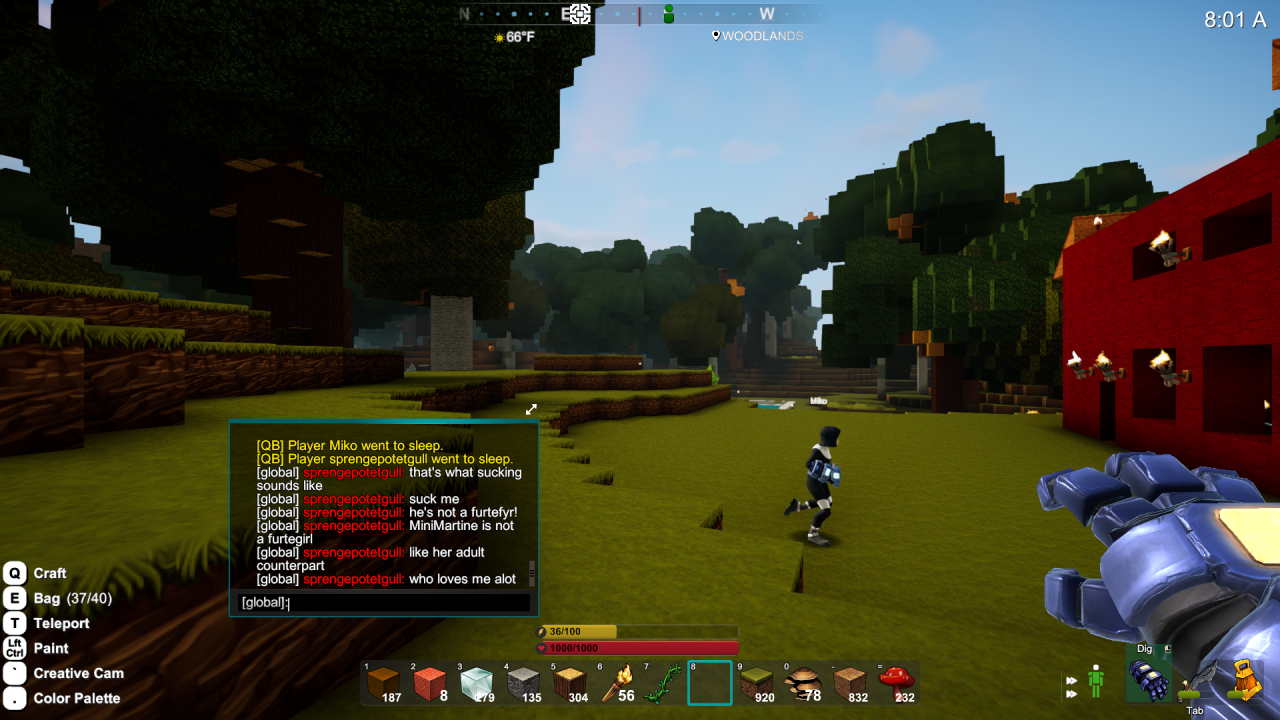Click the green character status icon
The height and width of the screenshot is (720, 1280).
(1096, 682)
